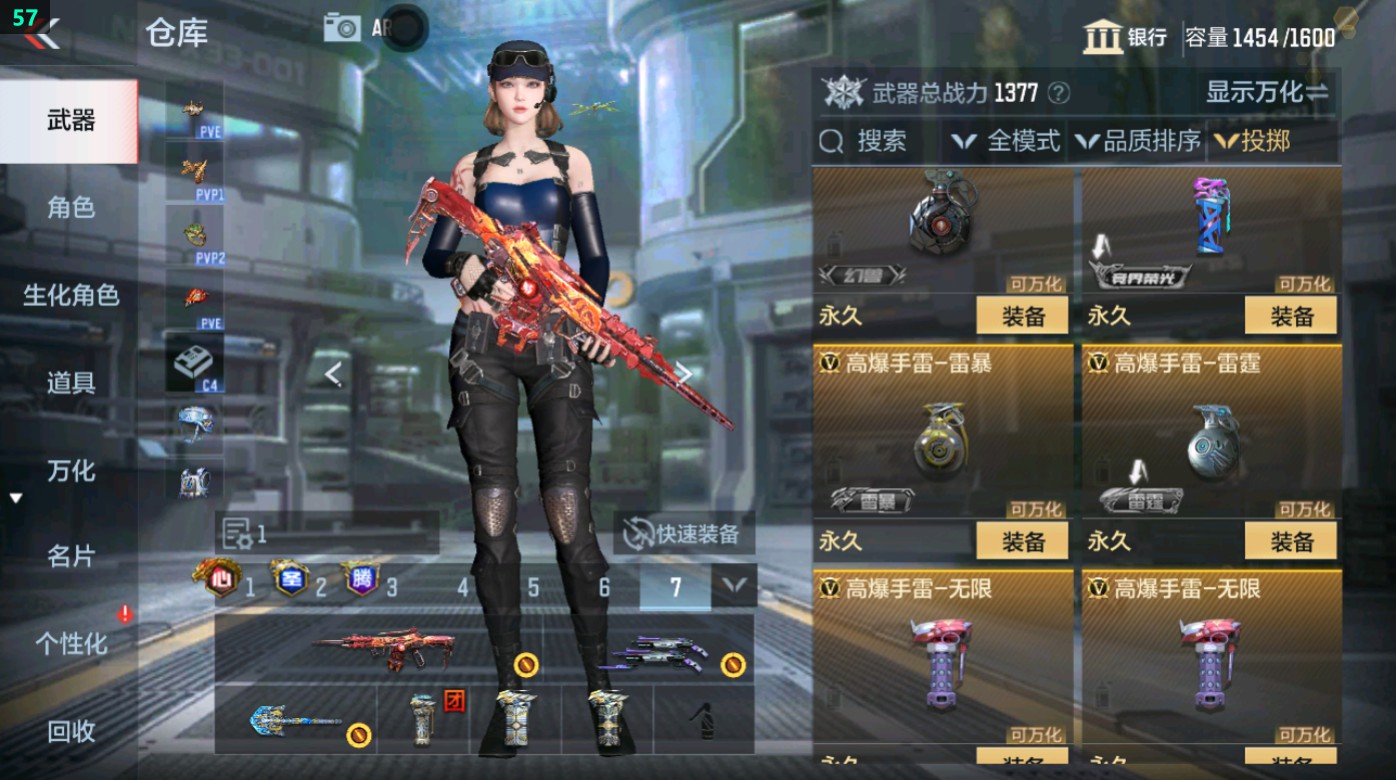Screen dimensions: 1396x780
Task: Select loadout preset 1 with the heart emblem
Action: pyautogui.click(x=224, y=577)
